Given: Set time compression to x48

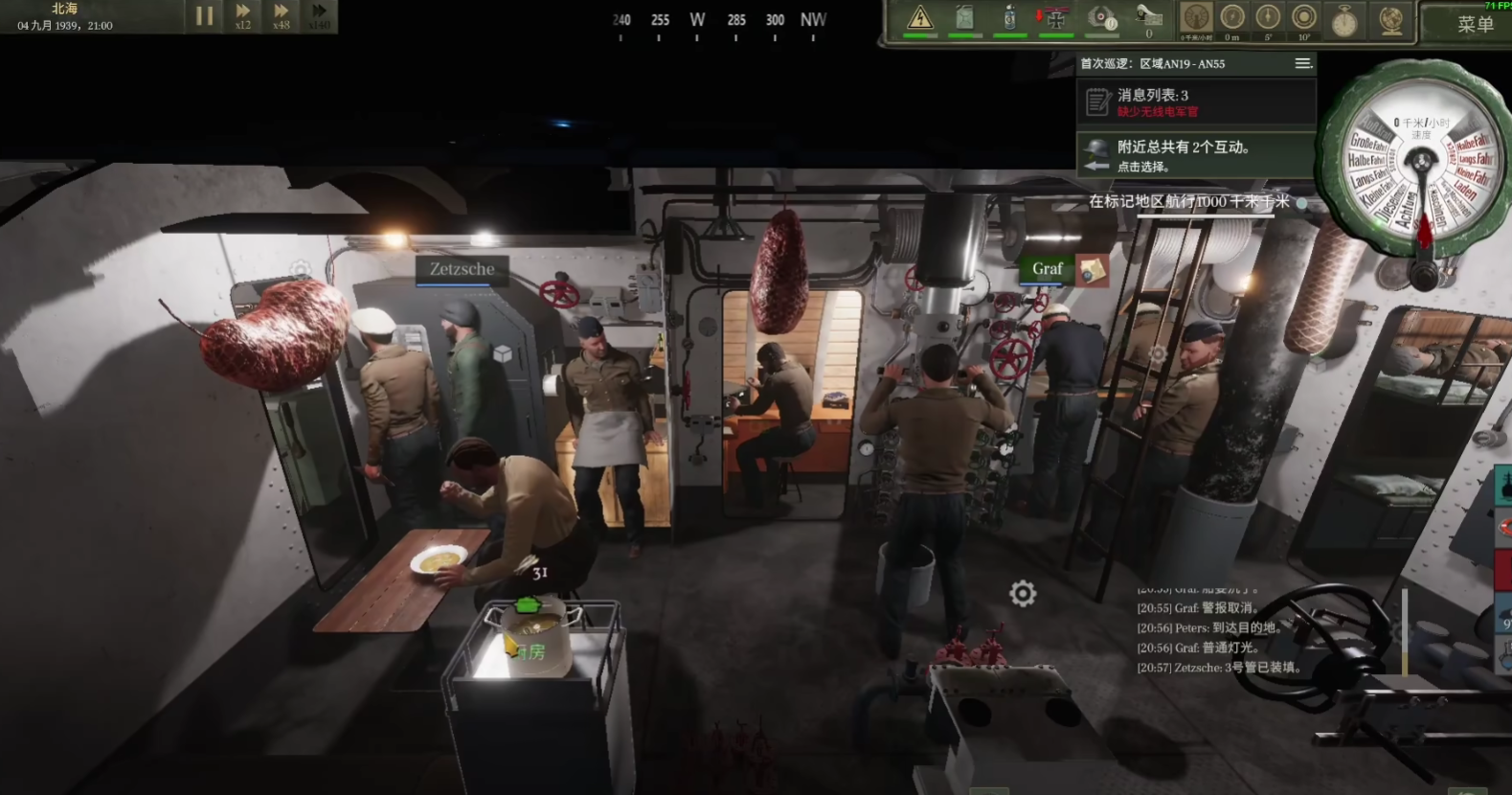Looking at the screenshot, I should [x=281, y=16].
